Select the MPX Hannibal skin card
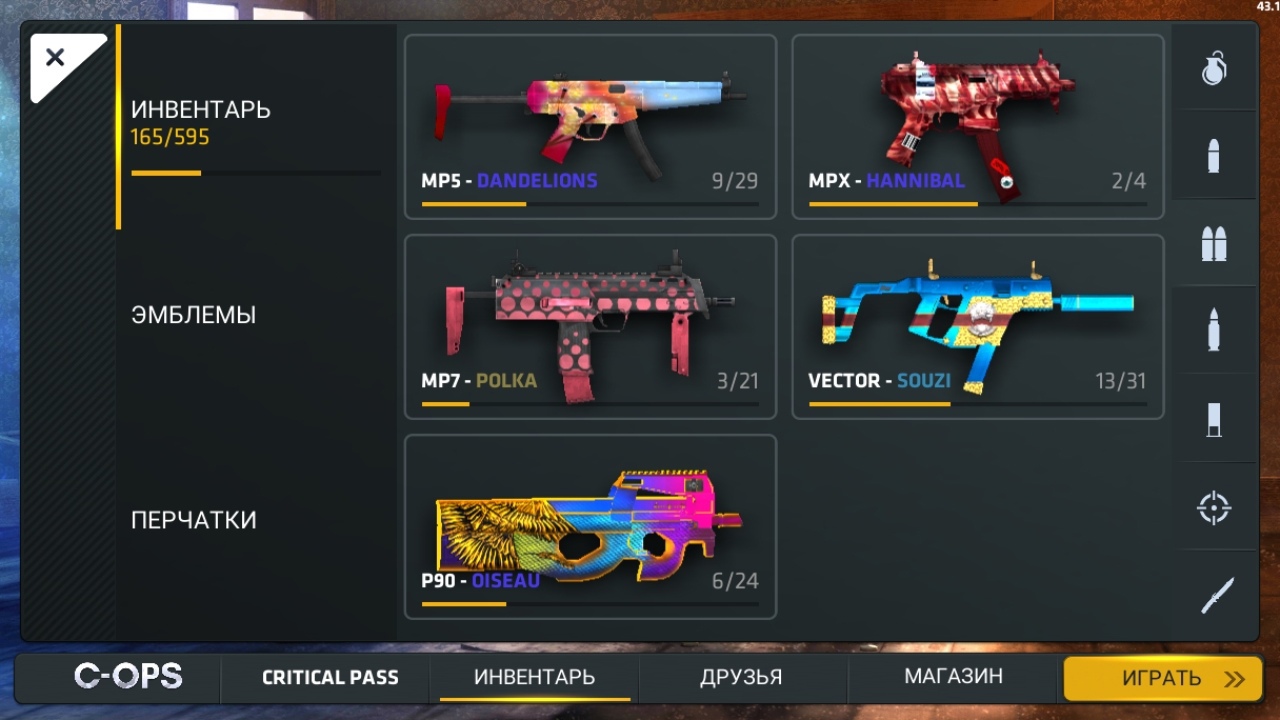Viewport: 1280px width, 720px height. tap(977, 127)
